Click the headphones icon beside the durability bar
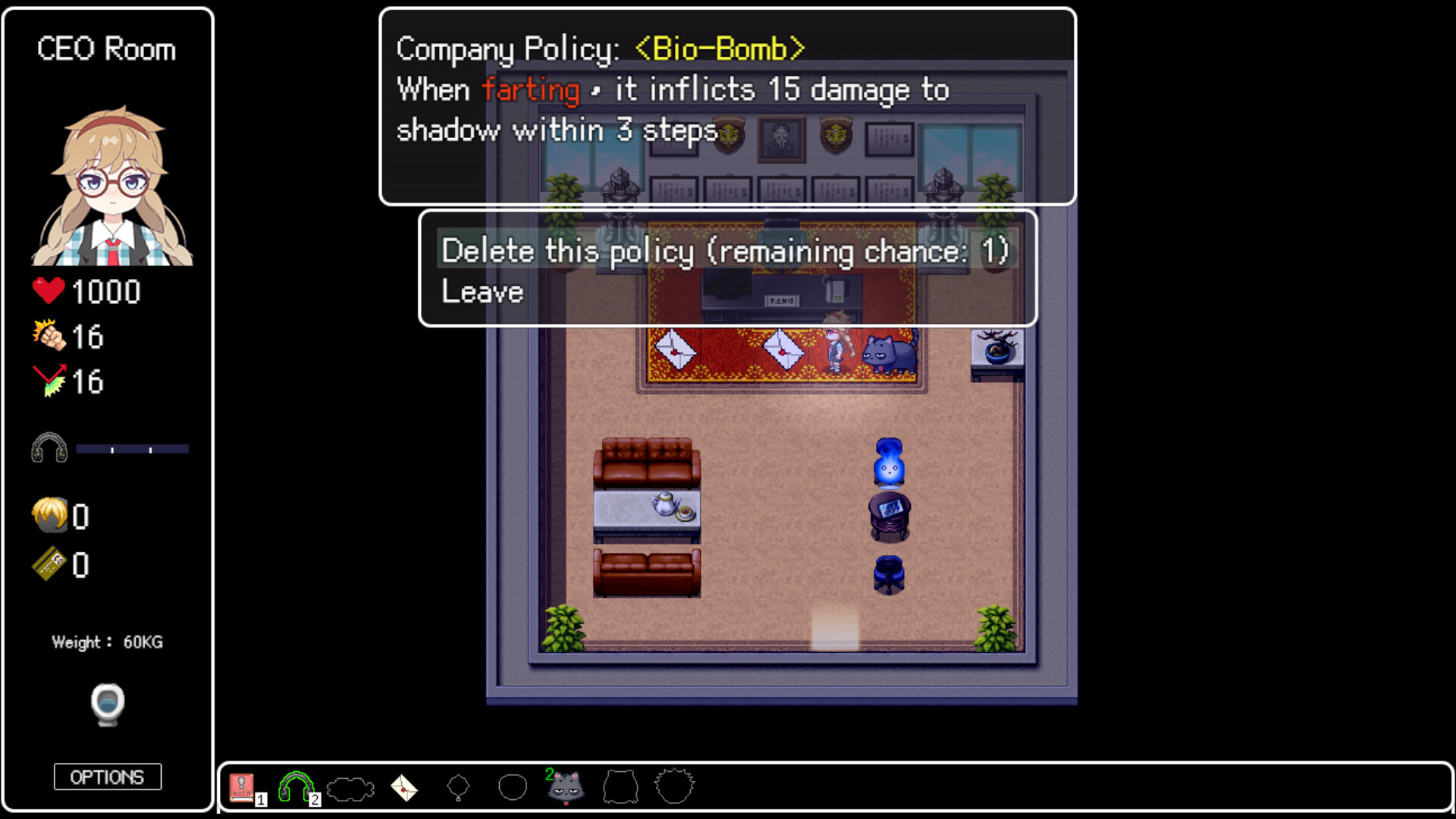1456x819 pixels. [49, 447]
